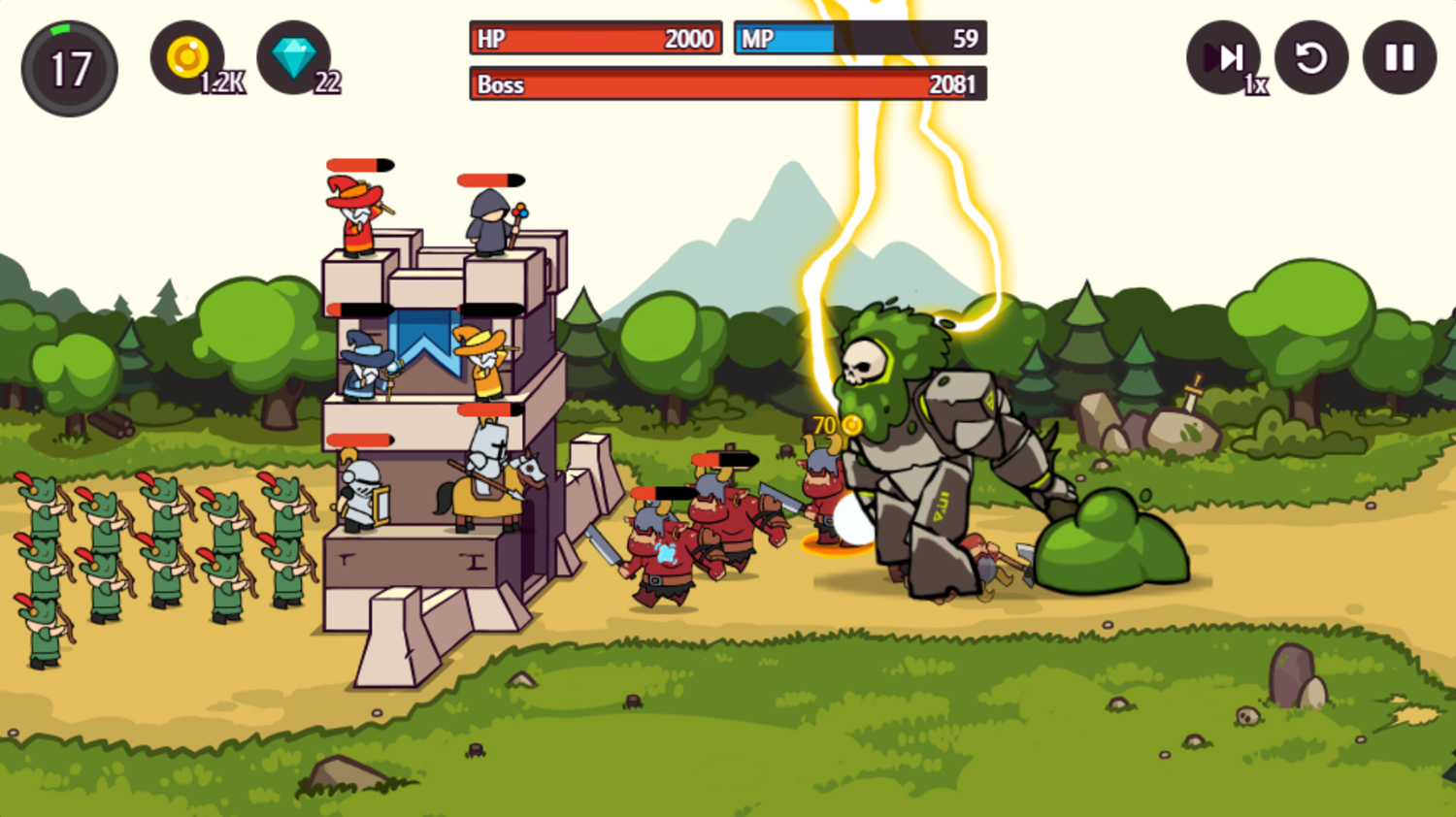Screen dimensions: 1456x817
Task: Click the Boss health bar
Action: 726,85
